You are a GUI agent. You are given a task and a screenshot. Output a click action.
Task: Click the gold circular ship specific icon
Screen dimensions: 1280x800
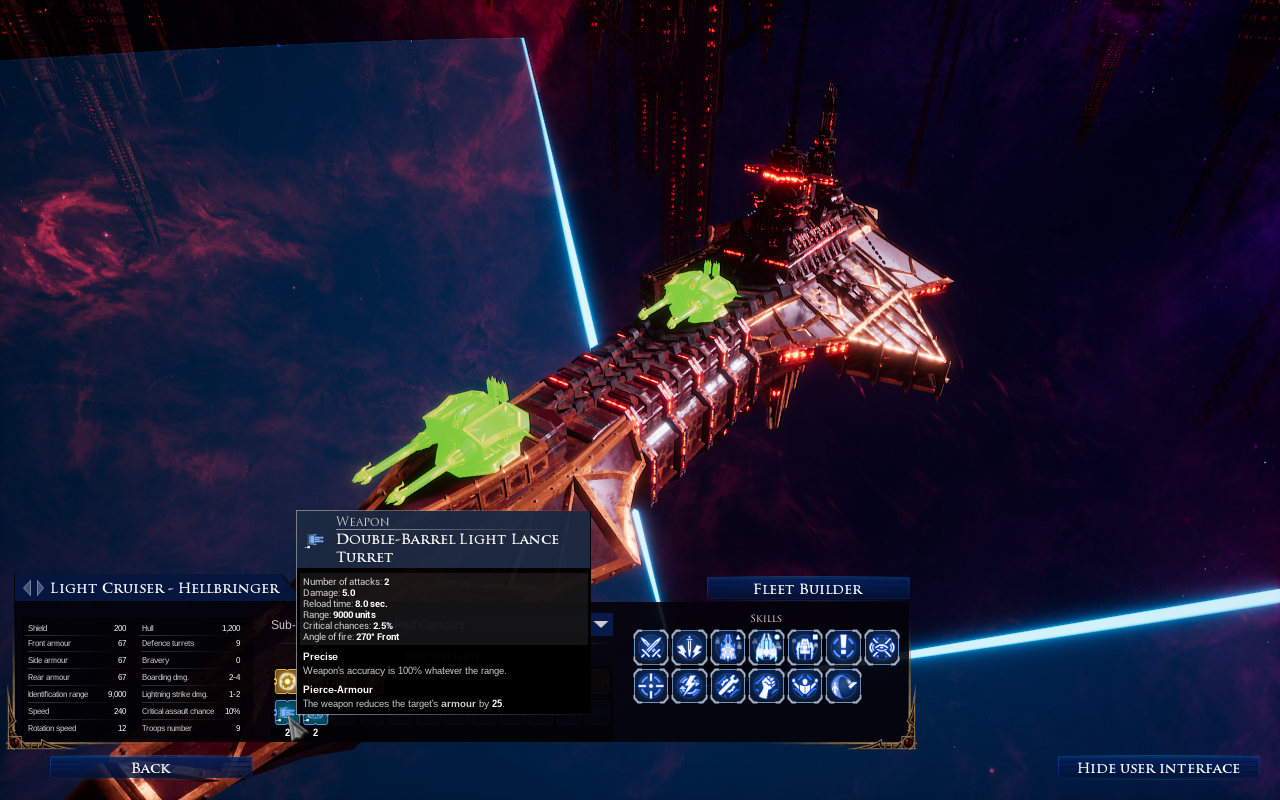pos(285,682)
